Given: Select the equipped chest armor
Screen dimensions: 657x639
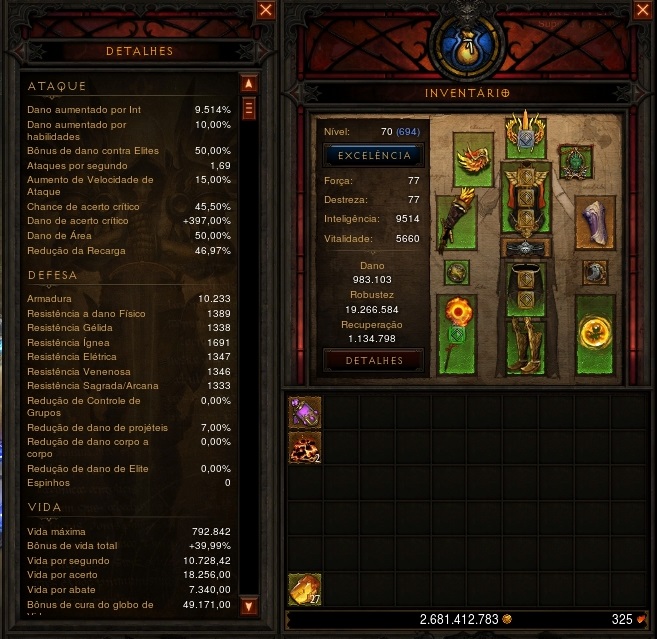Looking at the screenshot, I should pos(522,200).
